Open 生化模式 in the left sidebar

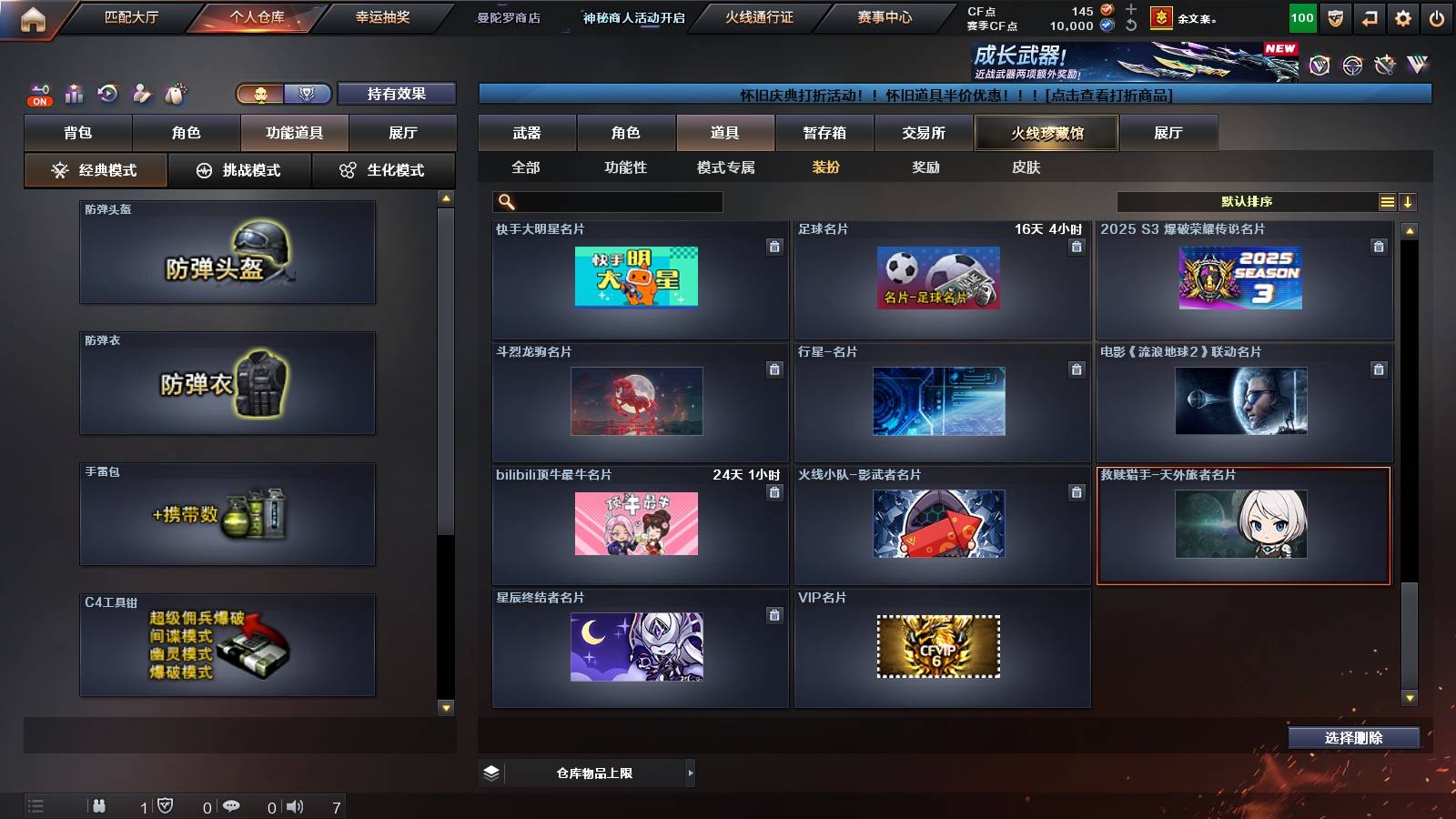(x=384, y=169)
